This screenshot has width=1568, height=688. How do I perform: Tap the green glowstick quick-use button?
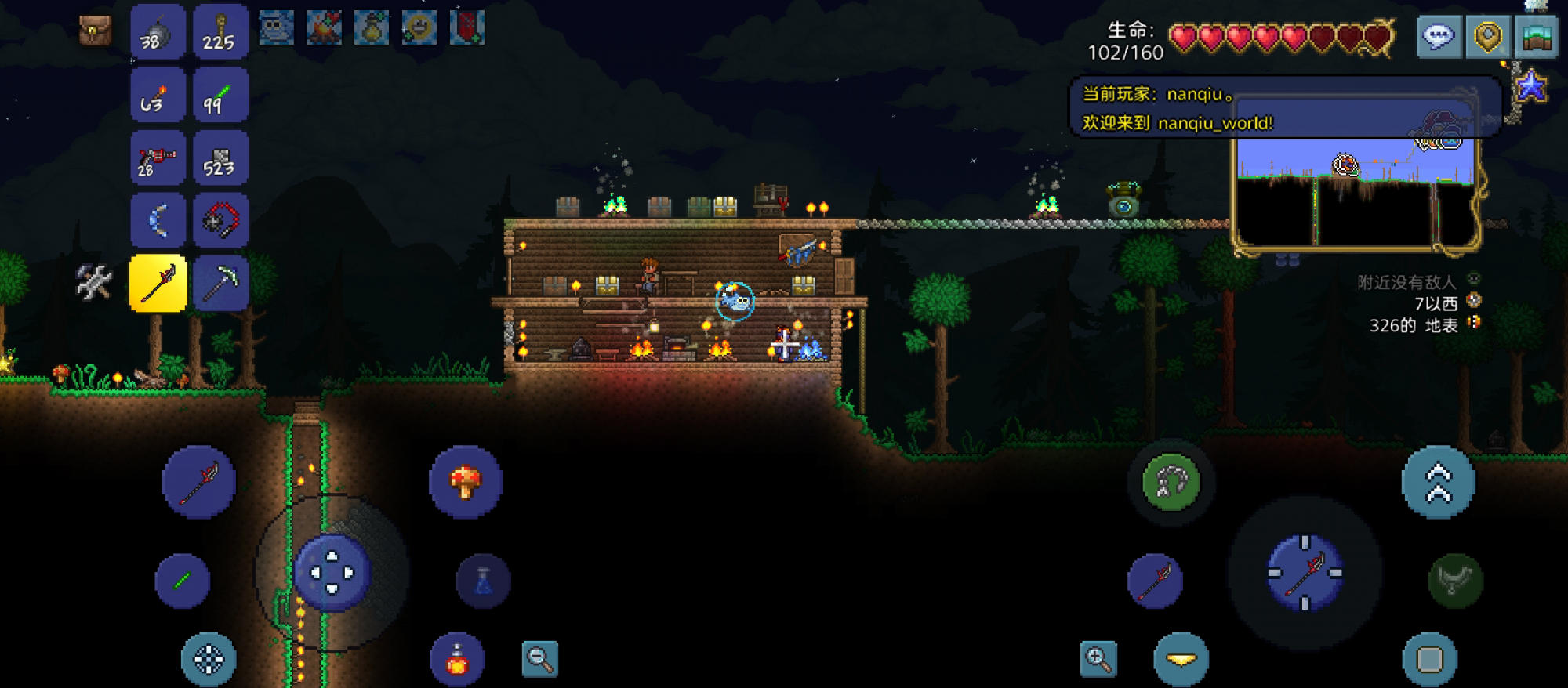point(182,581)
